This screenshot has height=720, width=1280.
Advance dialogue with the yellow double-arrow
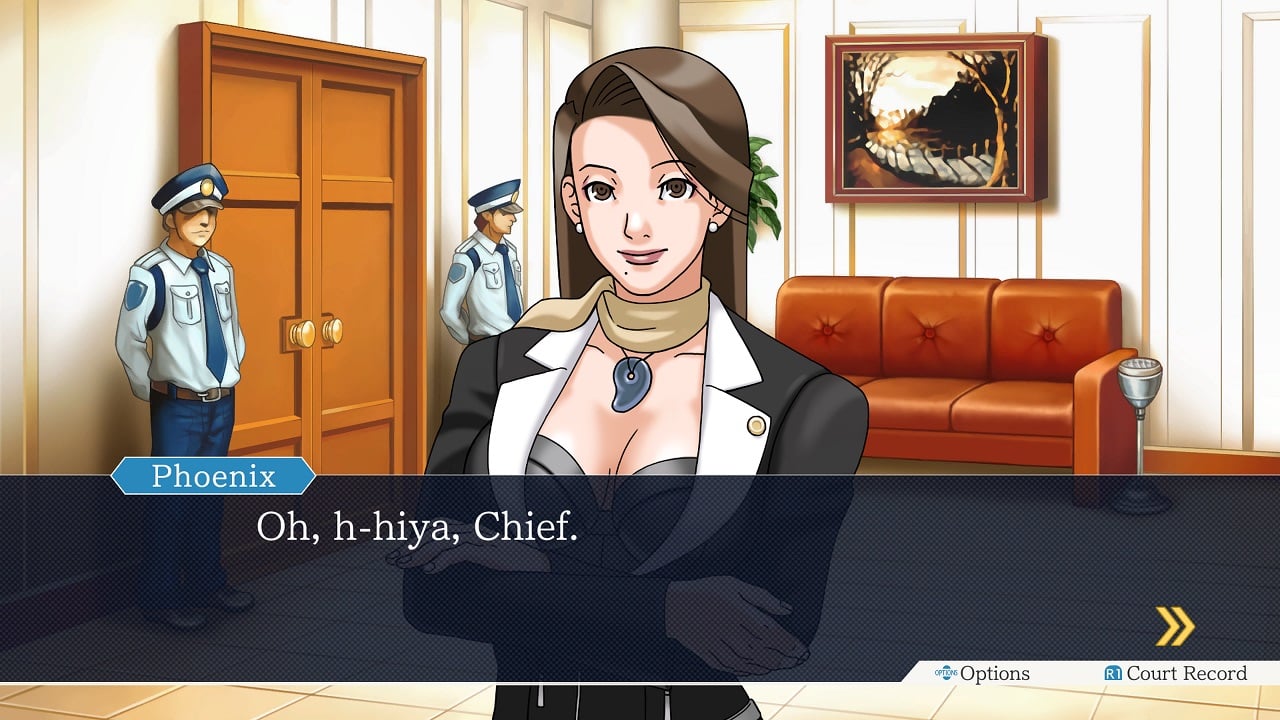[x=1175, y=626]
